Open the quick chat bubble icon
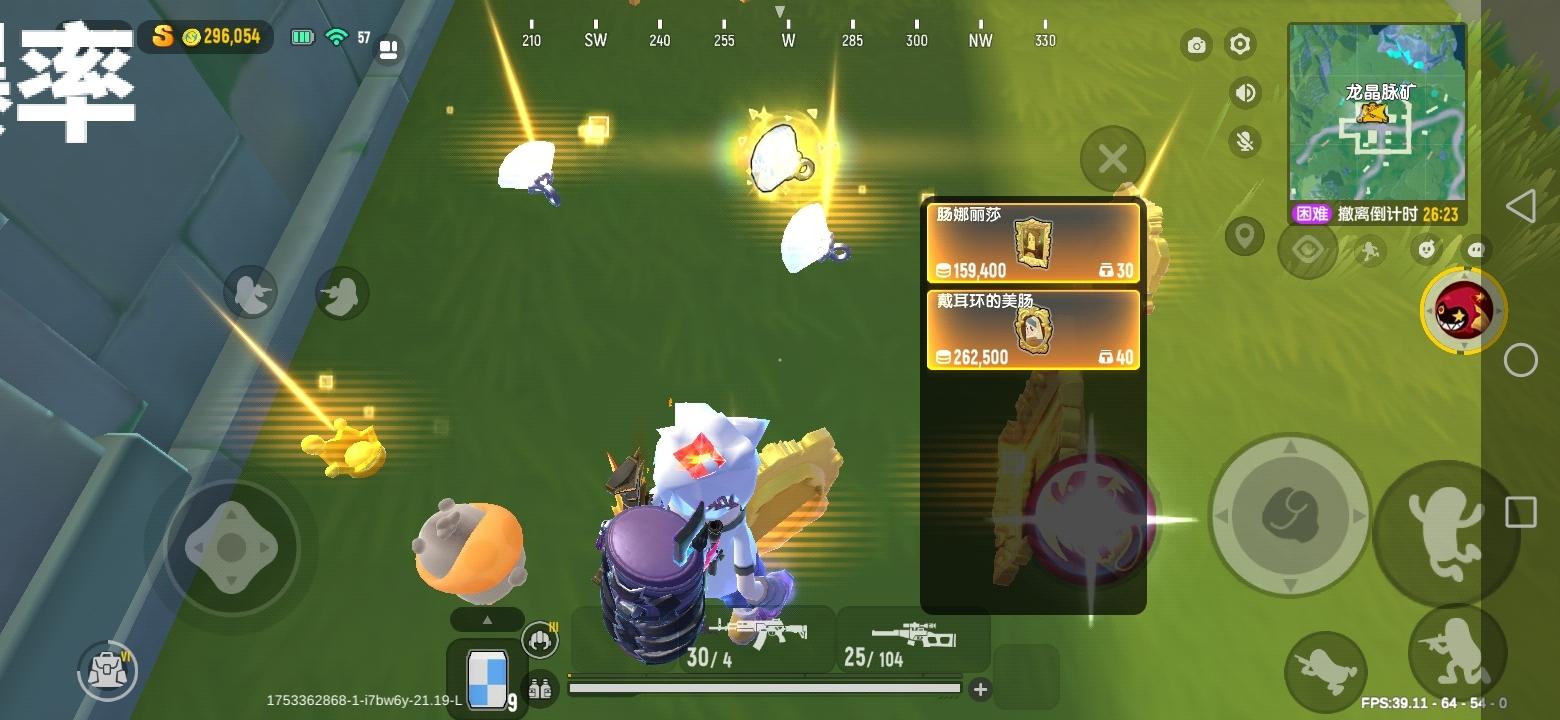This screenshot has height=720, width=1560. coord(1475,250)
